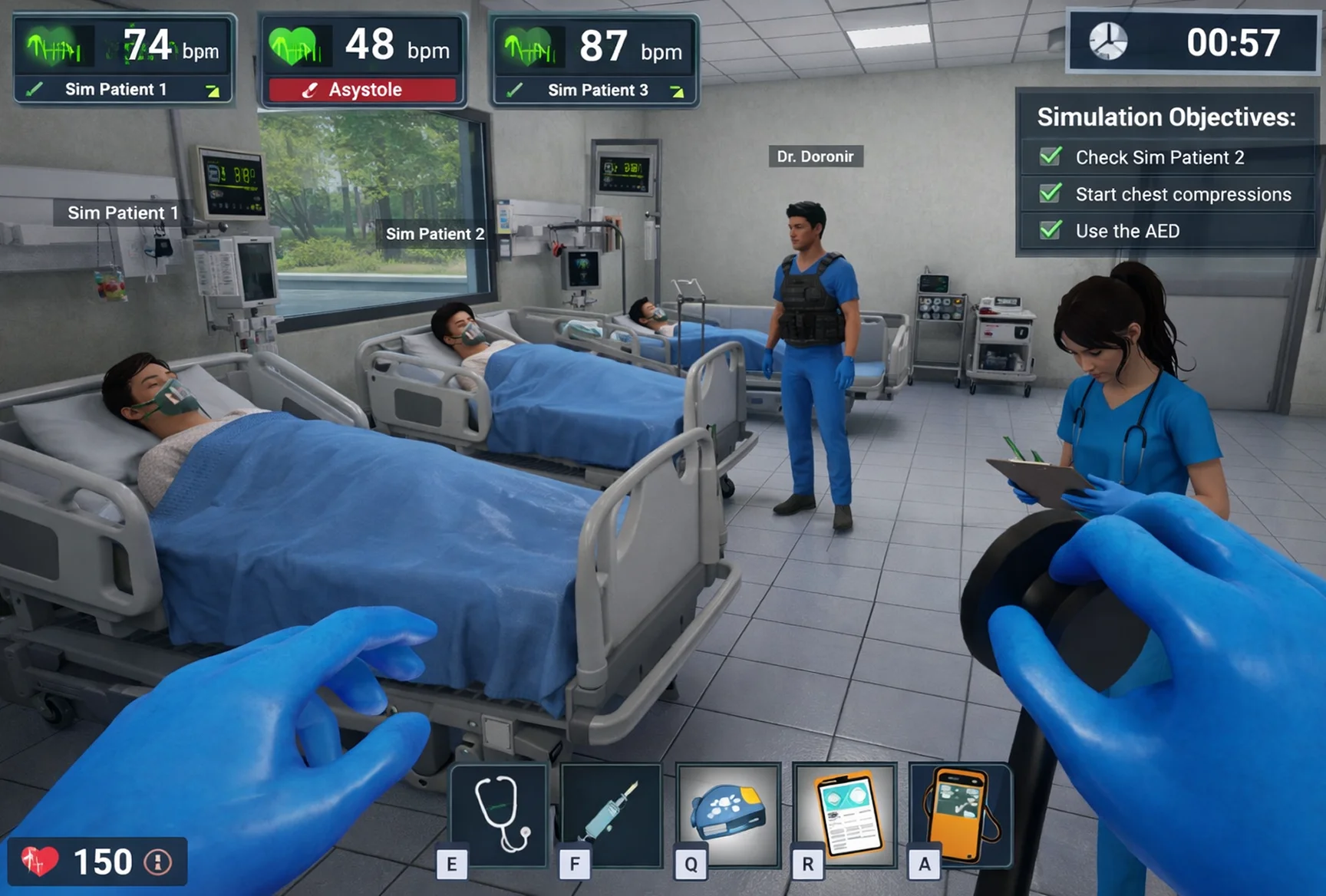Click the Sim Patient 2 name tag
1326x896 pixels.
[435, 233]
